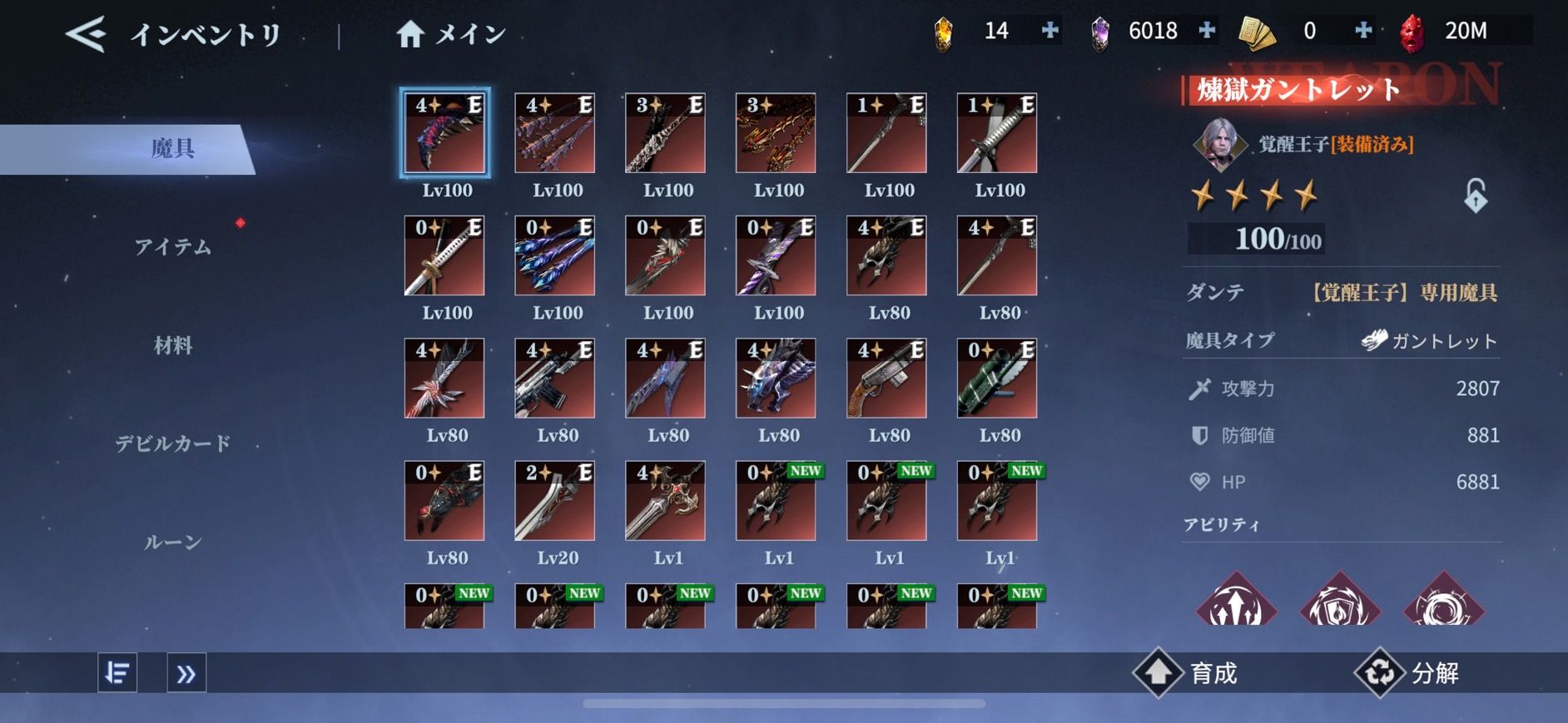This screenshot has height=723, width=1568.
Task: Open the 材料 category
Action: pos(173,345)
